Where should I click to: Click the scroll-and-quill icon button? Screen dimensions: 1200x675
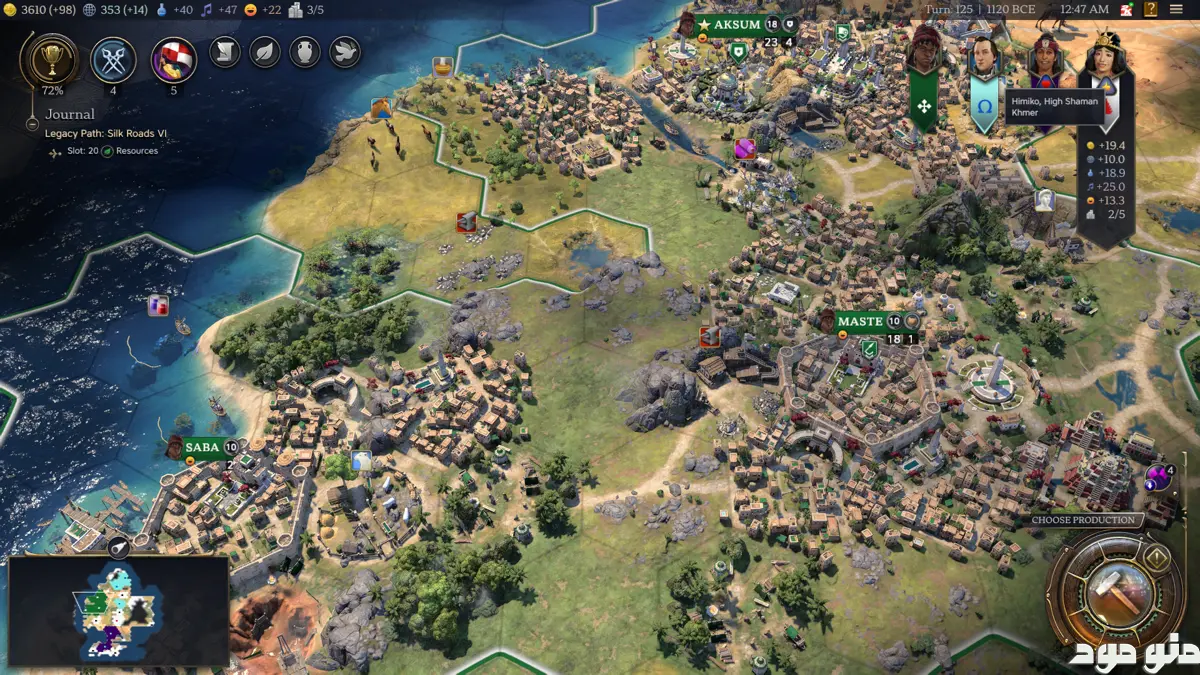[225, 51]
